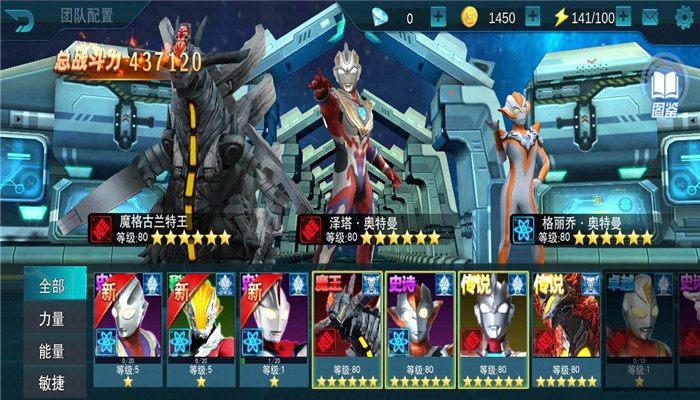Add gold coins with the plus button

click(532, 17)
